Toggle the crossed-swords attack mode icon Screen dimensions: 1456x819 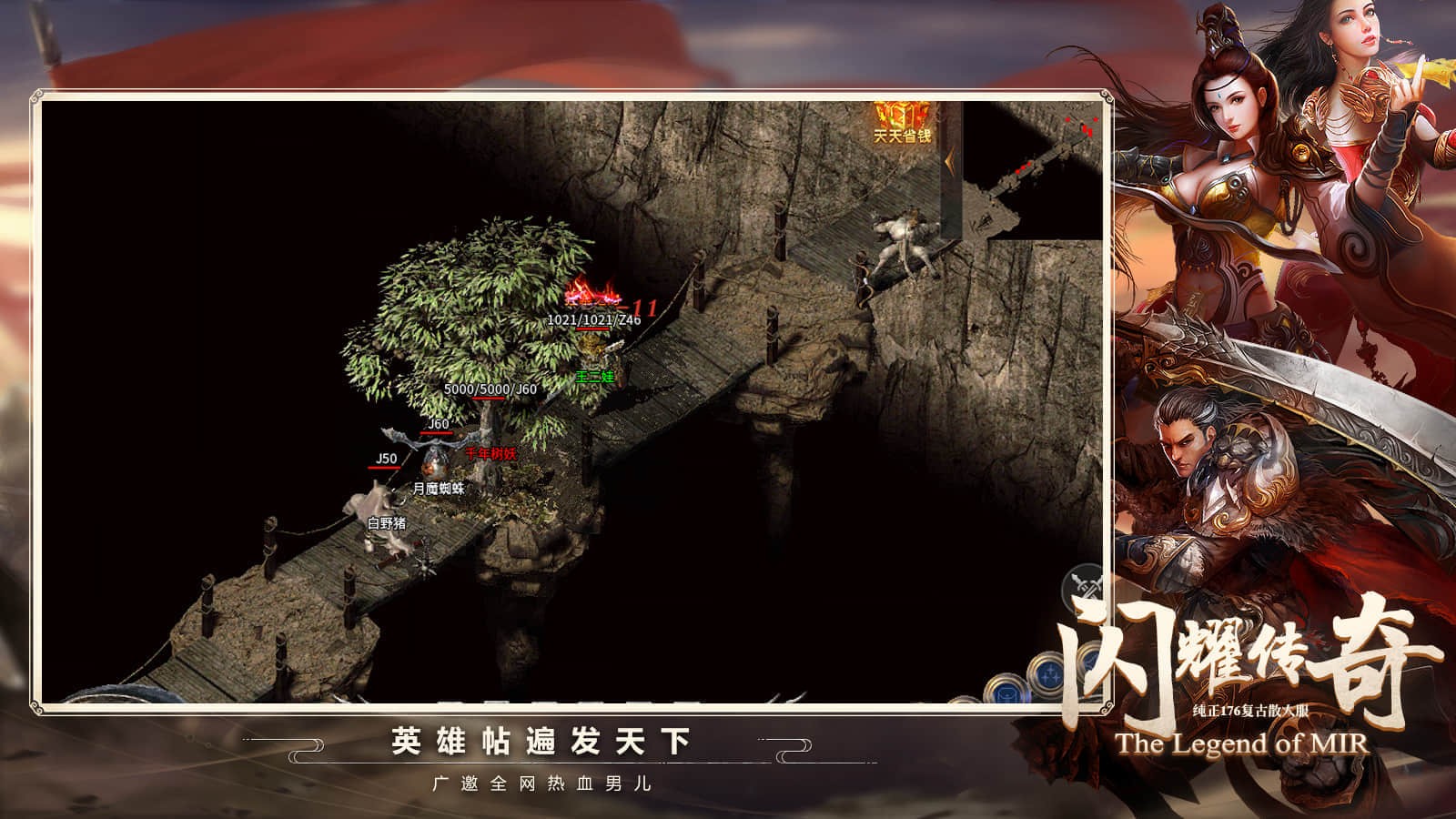pos(1082,584)
